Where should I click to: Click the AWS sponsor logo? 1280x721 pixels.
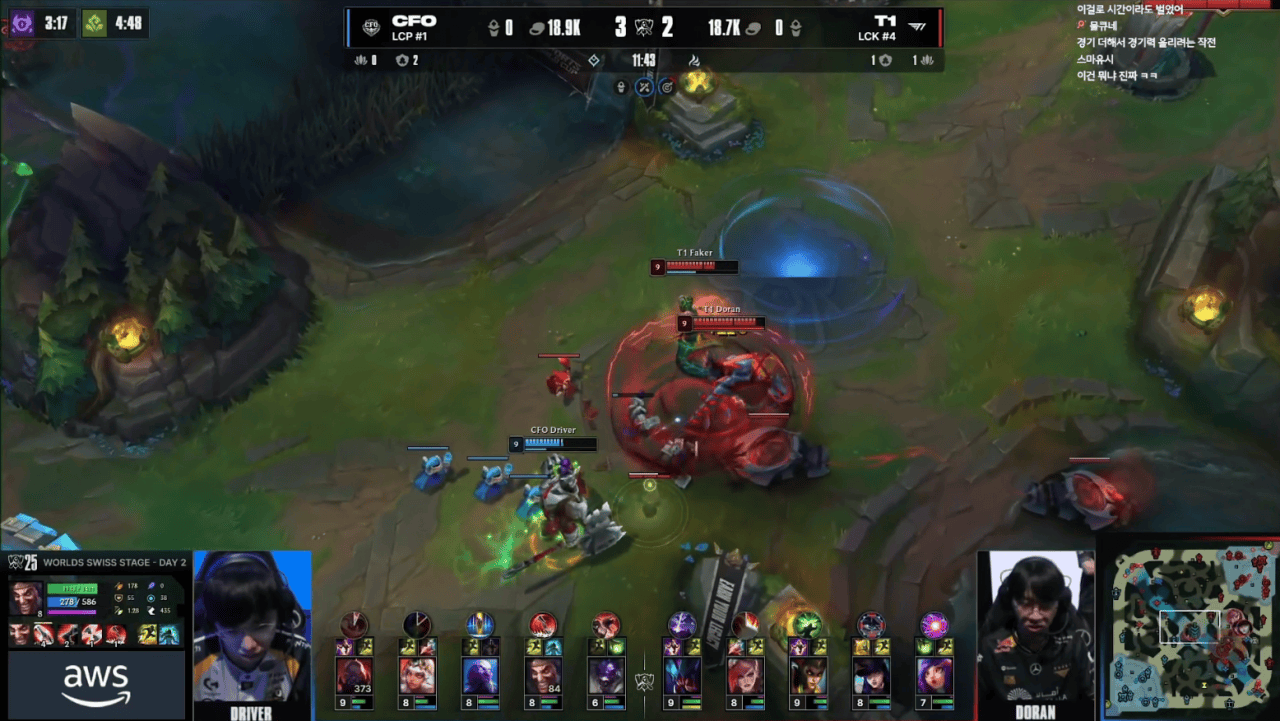pyautogui.click(x=96, y=685)
